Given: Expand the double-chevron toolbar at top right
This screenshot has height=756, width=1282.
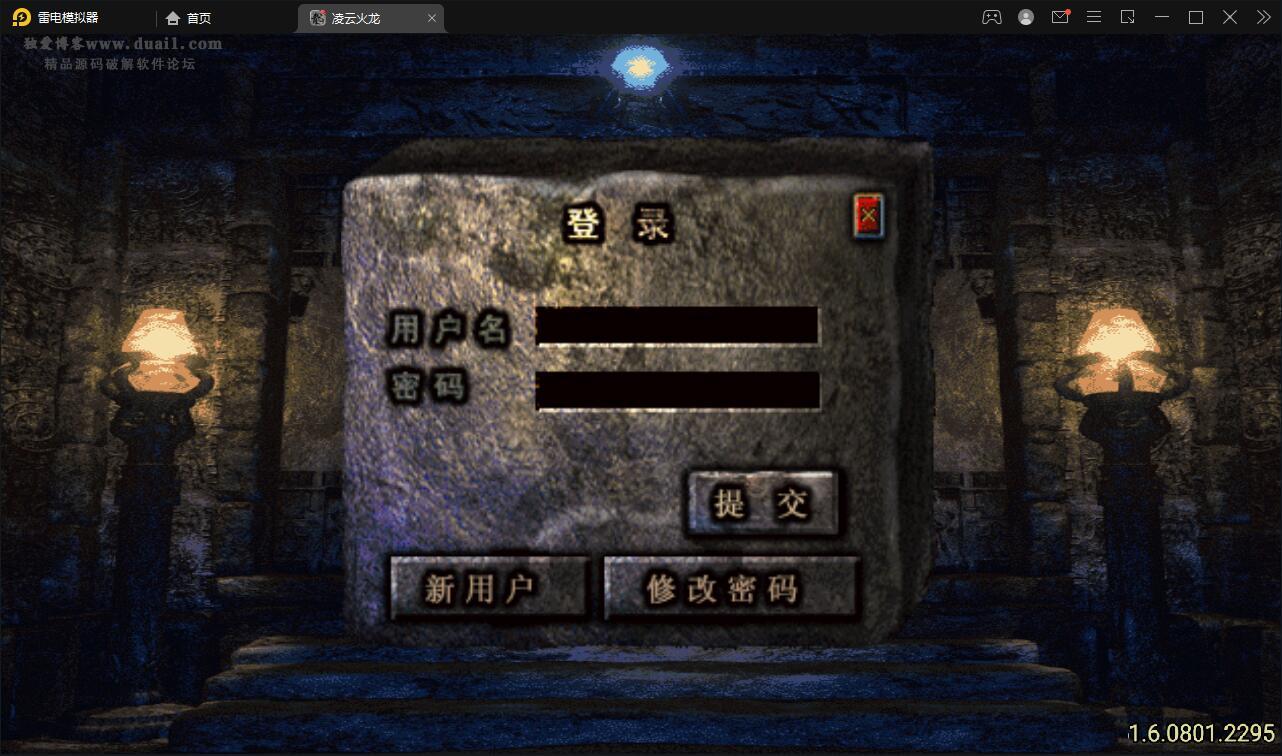Looking at the screenshot, I should 1262,17.
